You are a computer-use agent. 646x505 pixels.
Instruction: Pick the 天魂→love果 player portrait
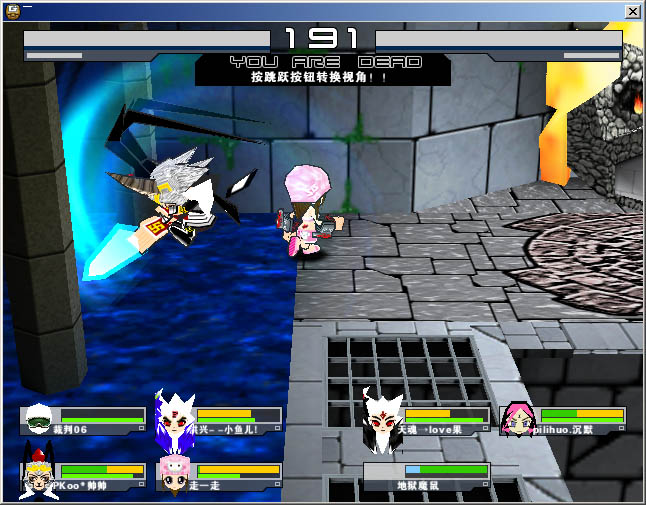(382, 418)
